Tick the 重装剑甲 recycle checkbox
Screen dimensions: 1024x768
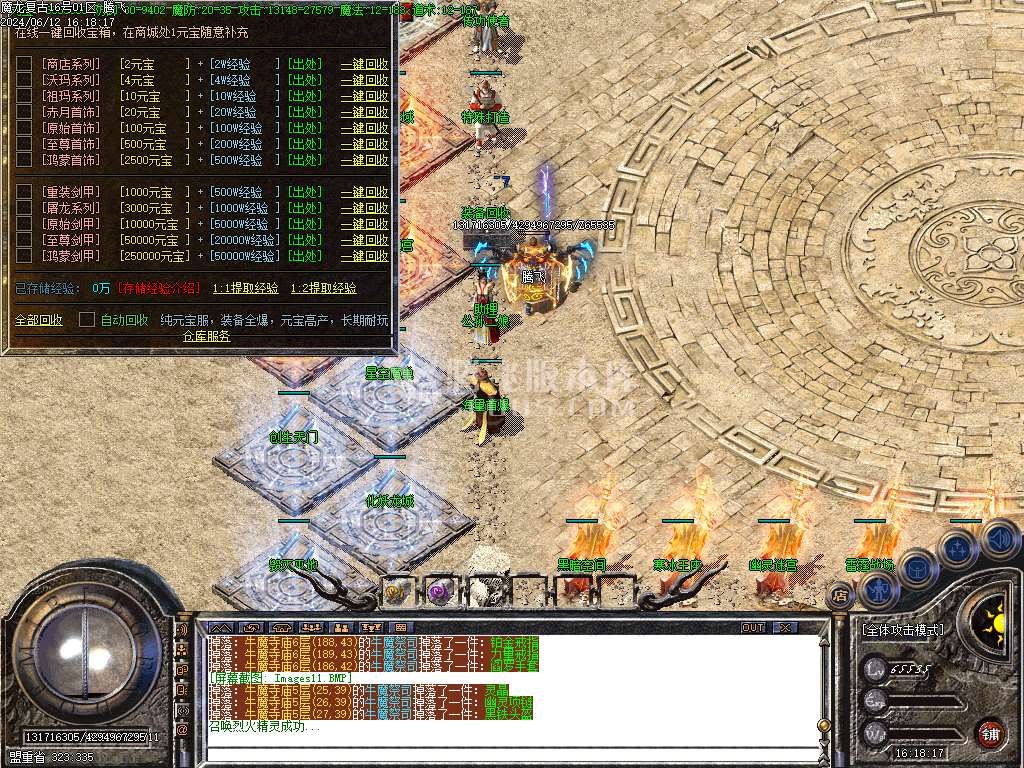24,192
